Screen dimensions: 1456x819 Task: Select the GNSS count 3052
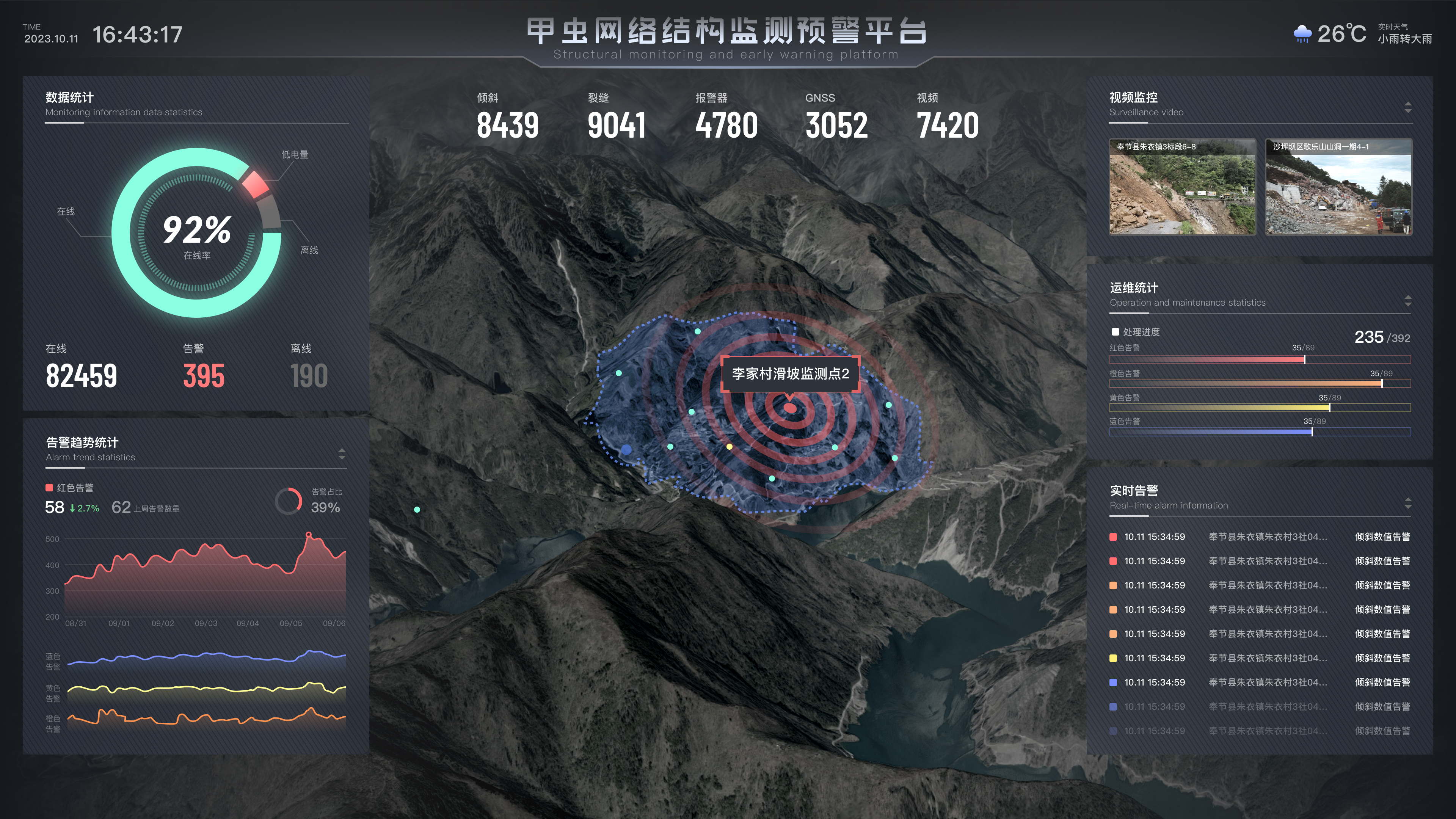click(836, 126)
